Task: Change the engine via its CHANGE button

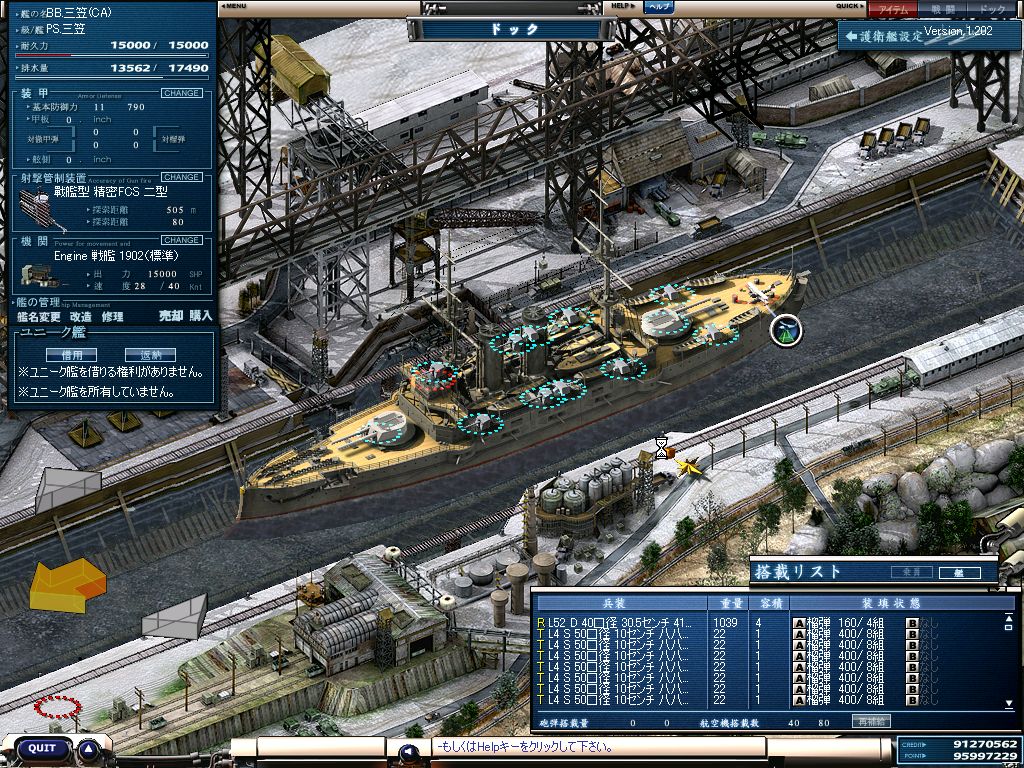Action: click(x=182, y=240)
